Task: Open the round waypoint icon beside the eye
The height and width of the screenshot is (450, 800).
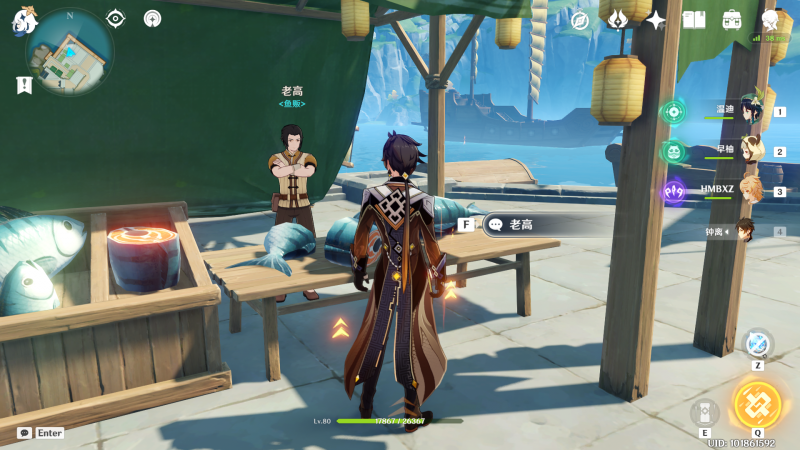Action: click(152, 18)
